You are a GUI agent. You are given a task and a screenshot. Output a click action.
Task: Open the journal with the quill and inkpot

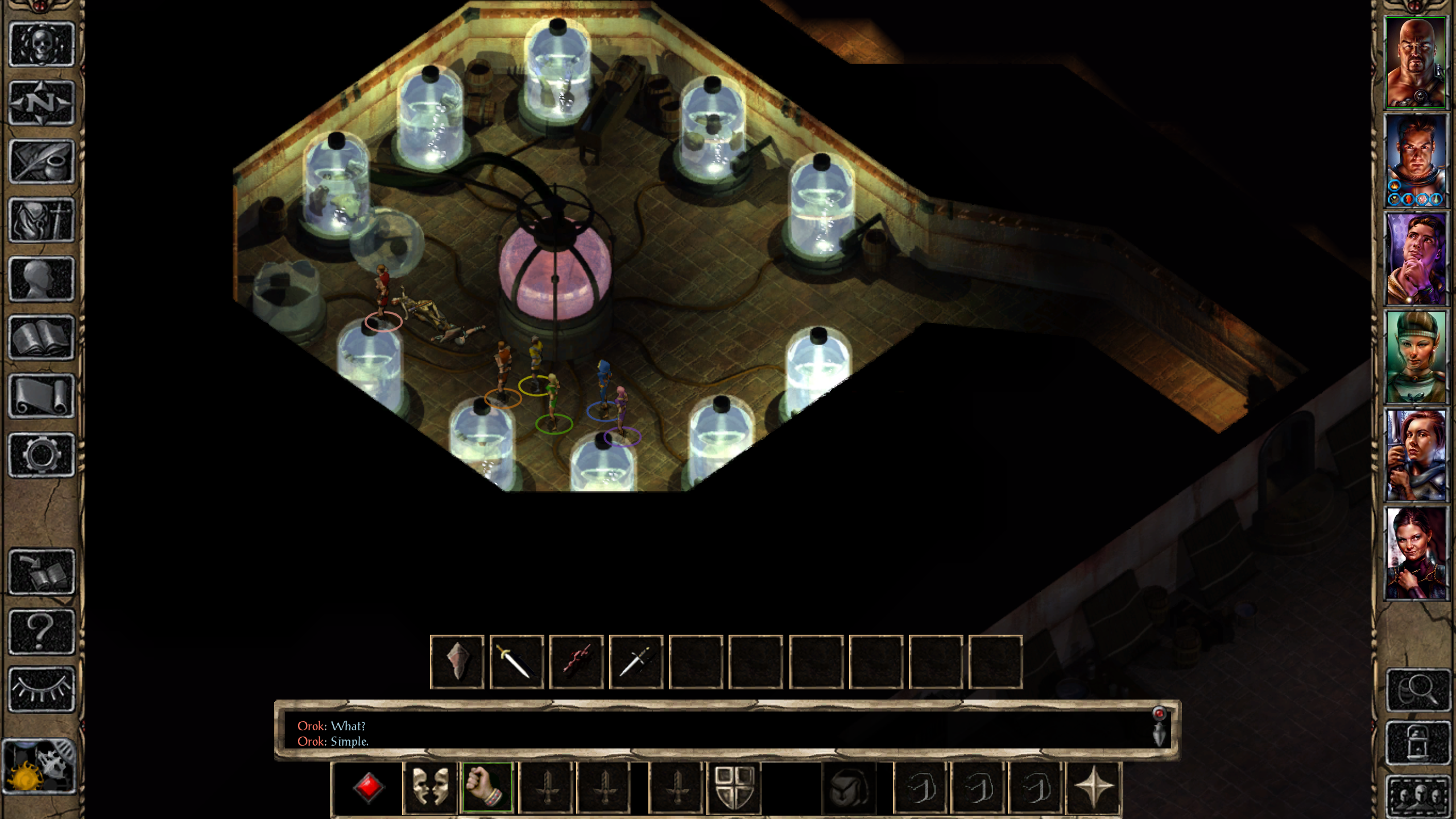point(42,162)
